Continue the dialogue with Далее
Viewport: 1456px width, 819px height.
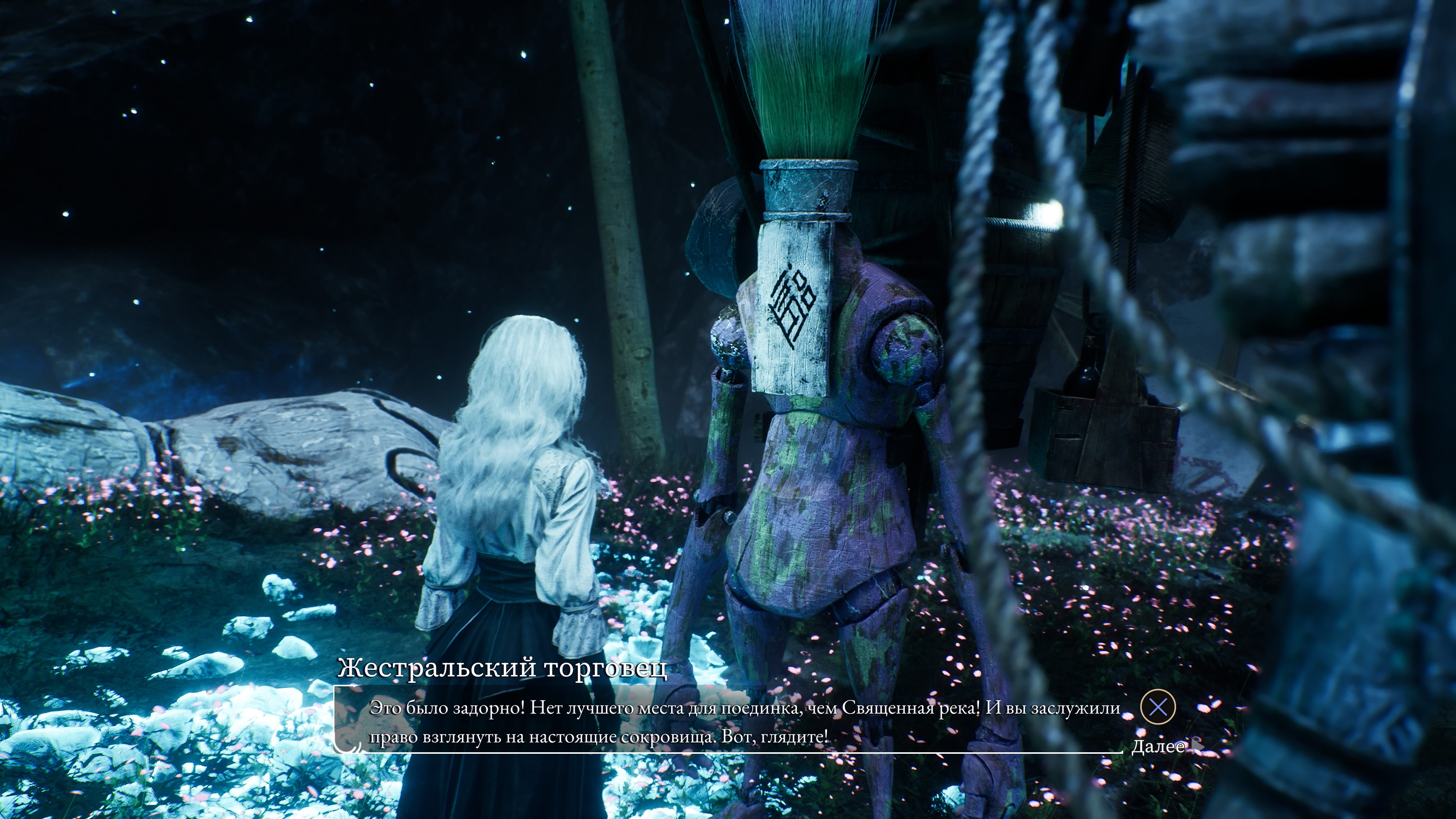pyautogui.click(x=1158, y=746)
